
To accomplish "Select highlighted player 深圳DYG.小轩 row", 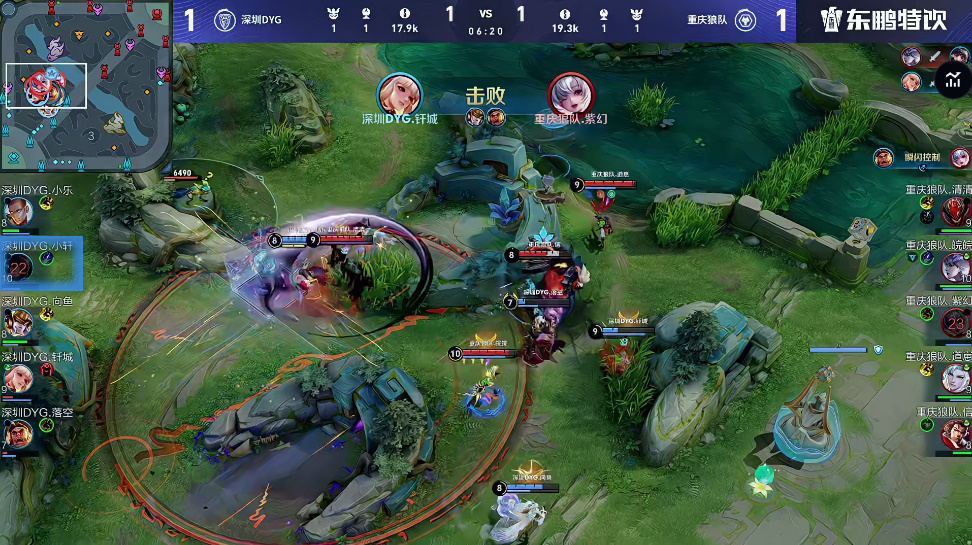I will pyautogui.click(x=41, y=263).
